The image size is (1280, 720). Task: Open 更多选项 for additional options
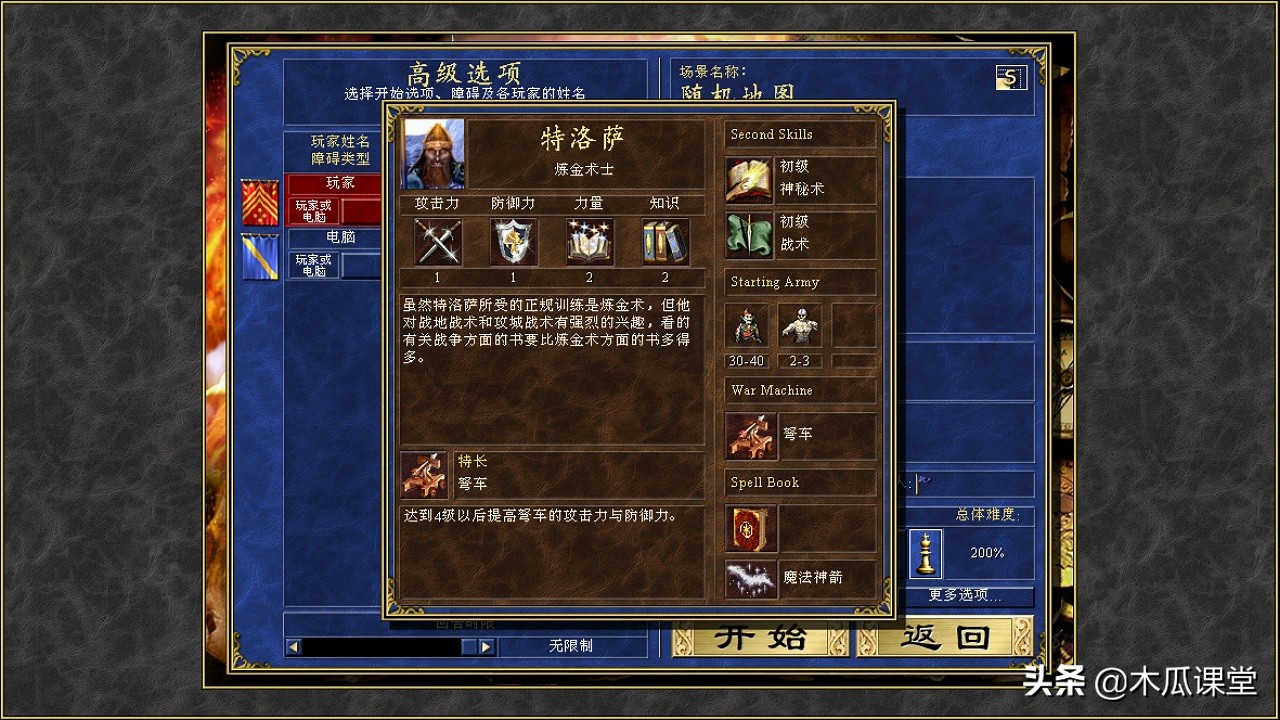pos(966,596)
